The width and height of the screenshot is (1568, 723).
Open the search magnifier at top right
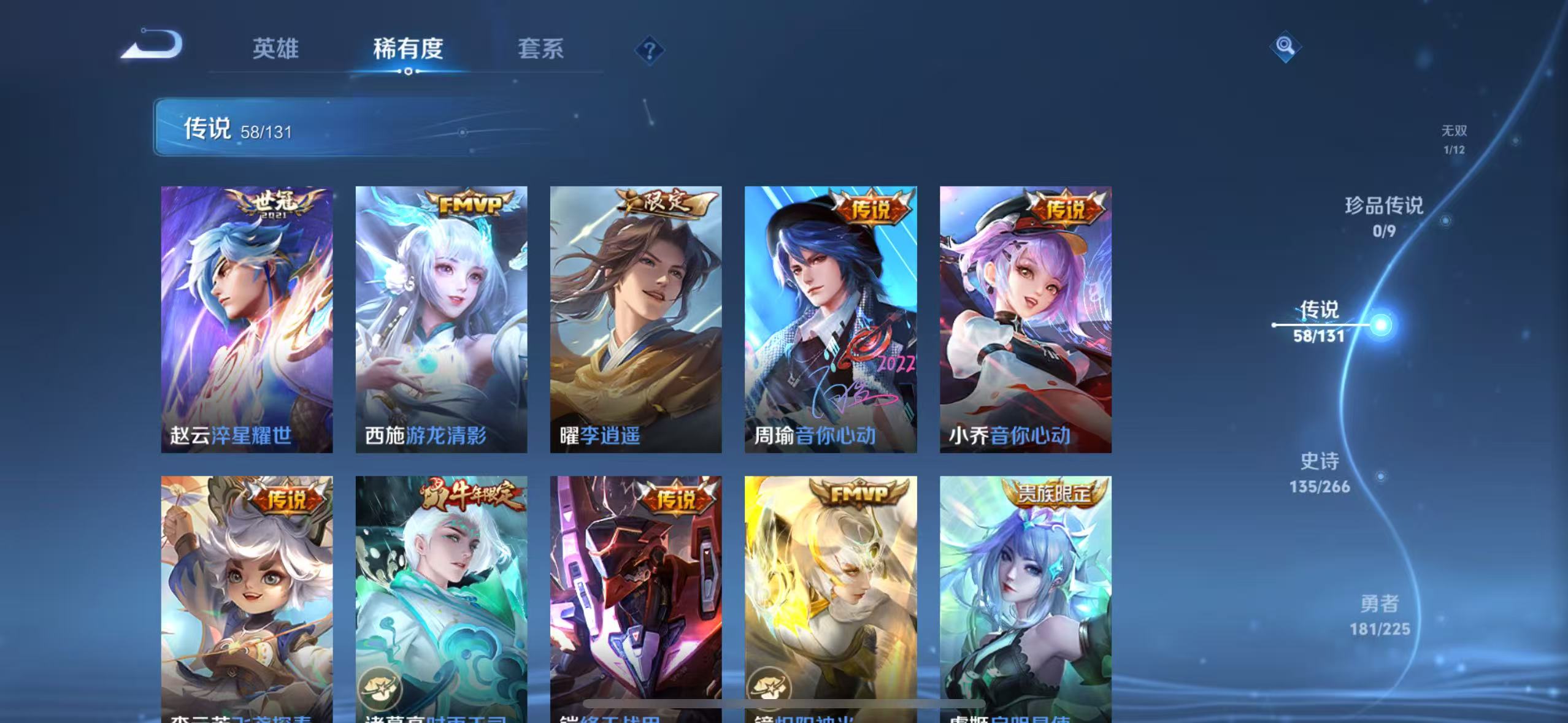pos(1284,46)
